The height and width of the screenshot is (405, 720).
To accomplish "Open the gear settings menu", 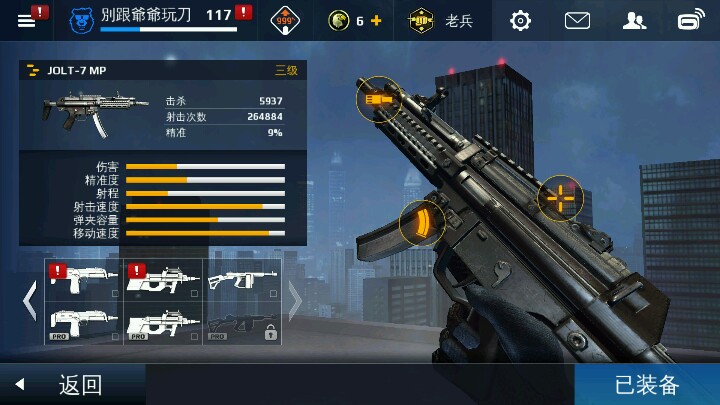I will coord(520,20).
